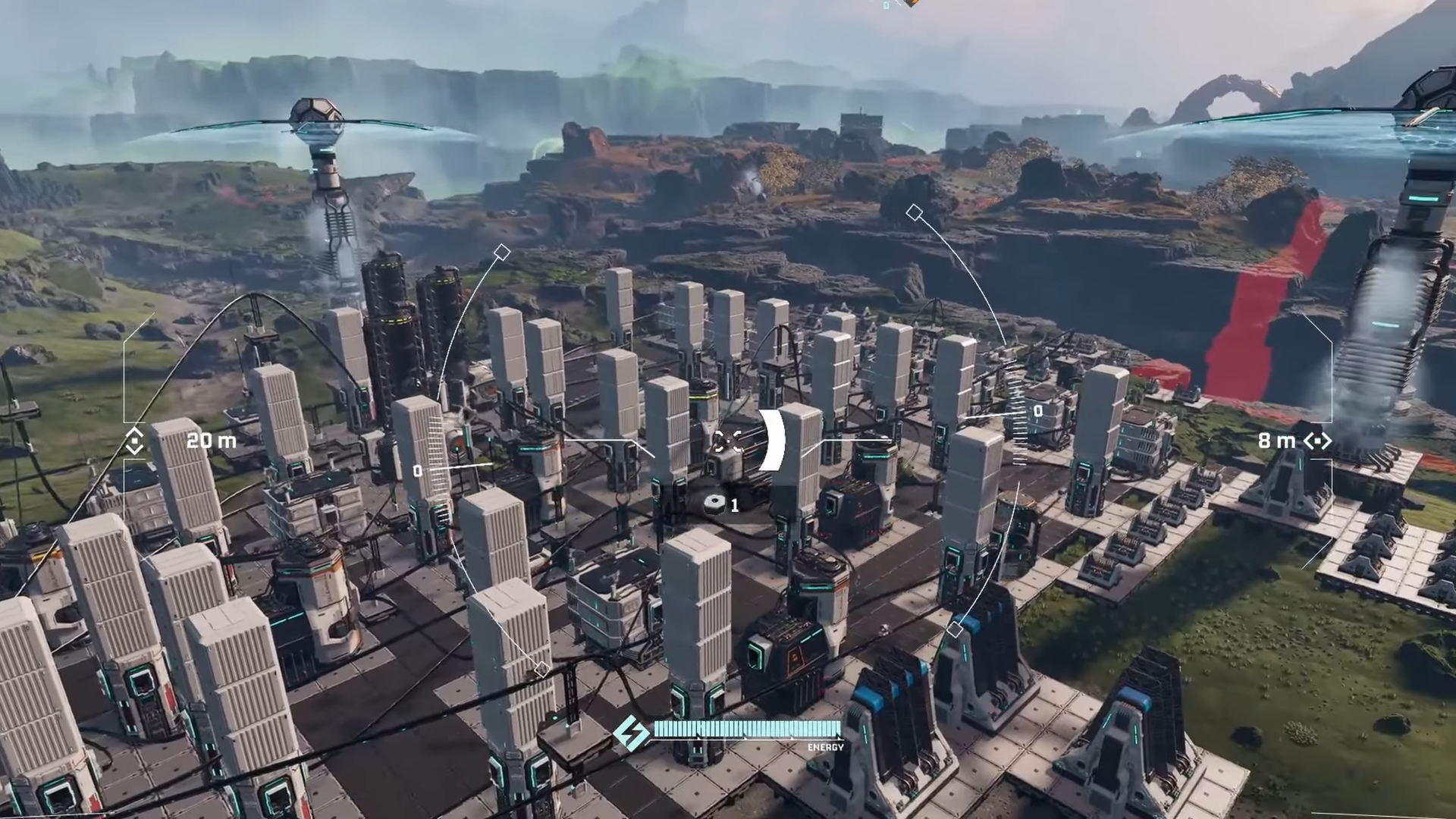Select the ring-shaped item icon at the crosshair
Viewport: 1456px width, 819px height.
[x=714, y=504]
